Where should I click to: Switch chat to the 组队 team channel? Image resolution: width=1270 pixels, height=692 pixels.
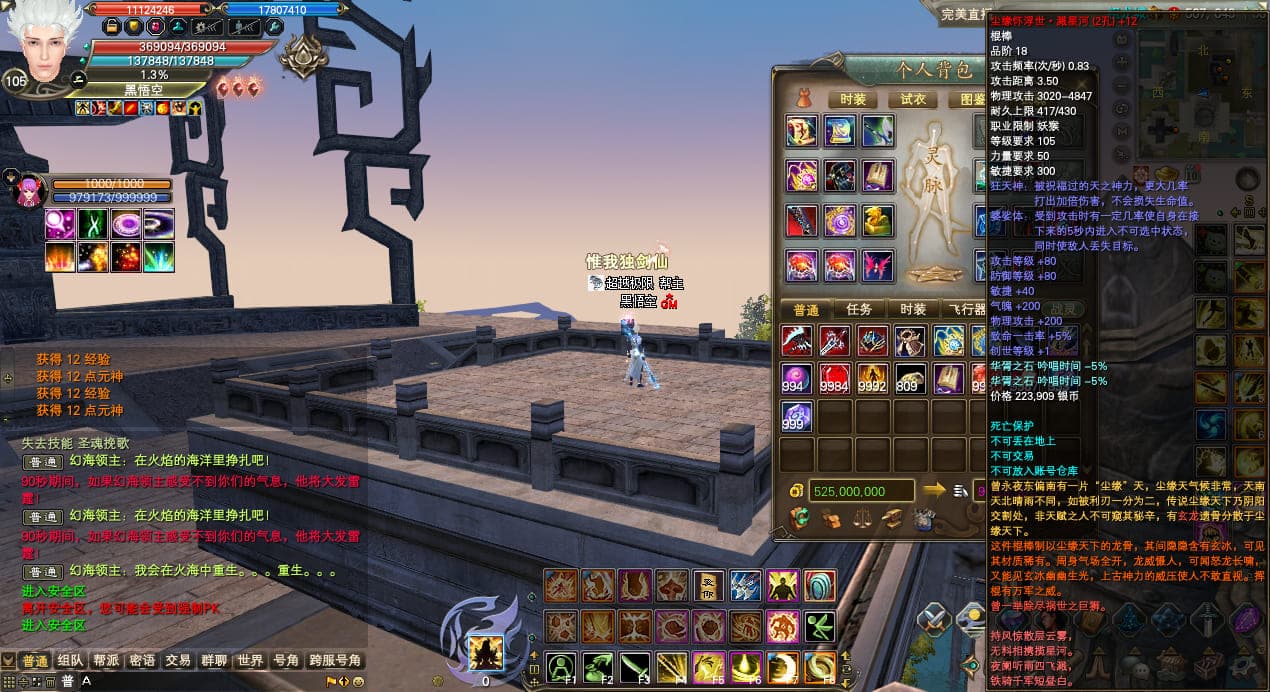70,661
